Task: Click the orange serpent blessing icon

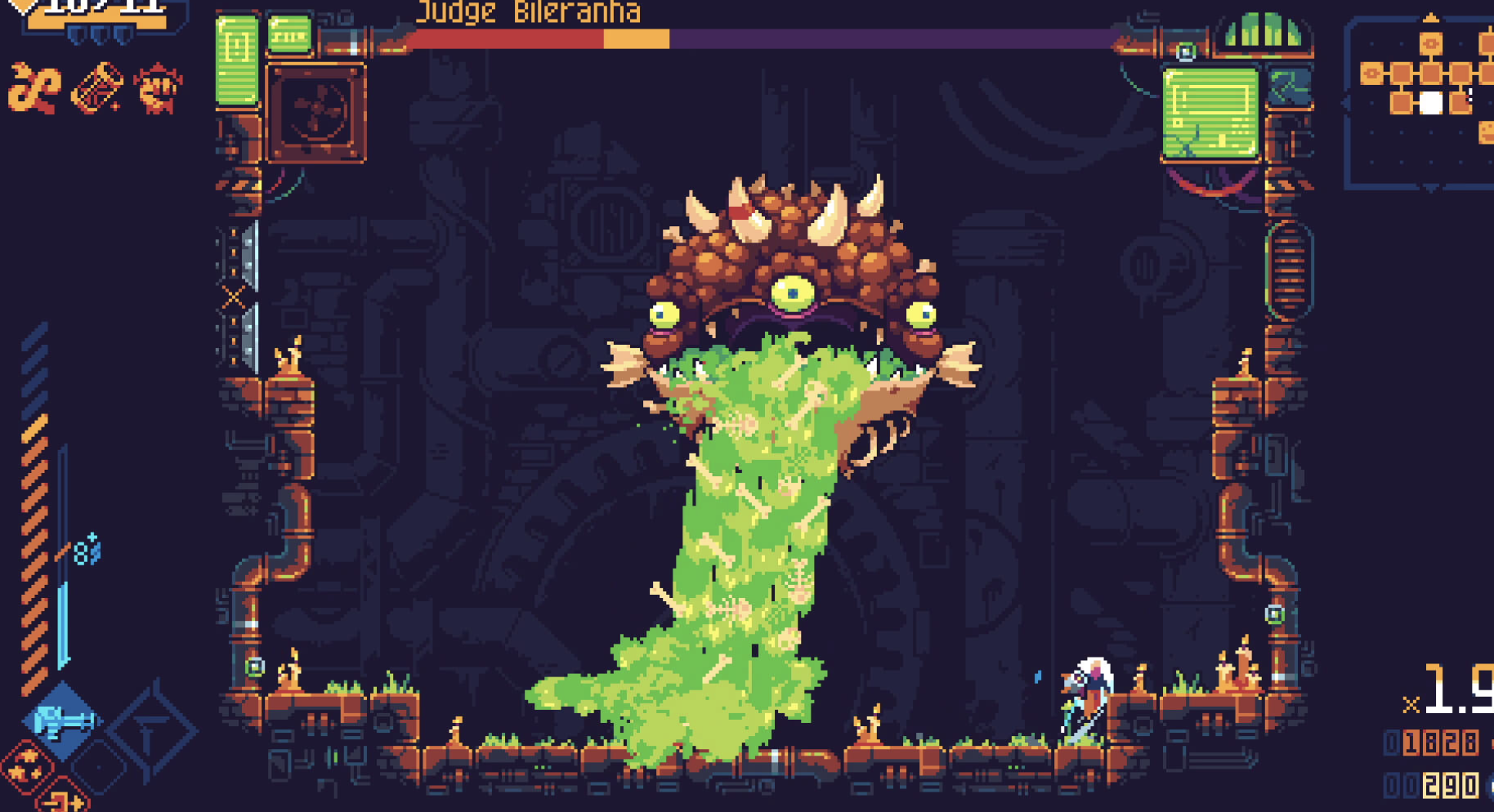Action: [34, 88]
